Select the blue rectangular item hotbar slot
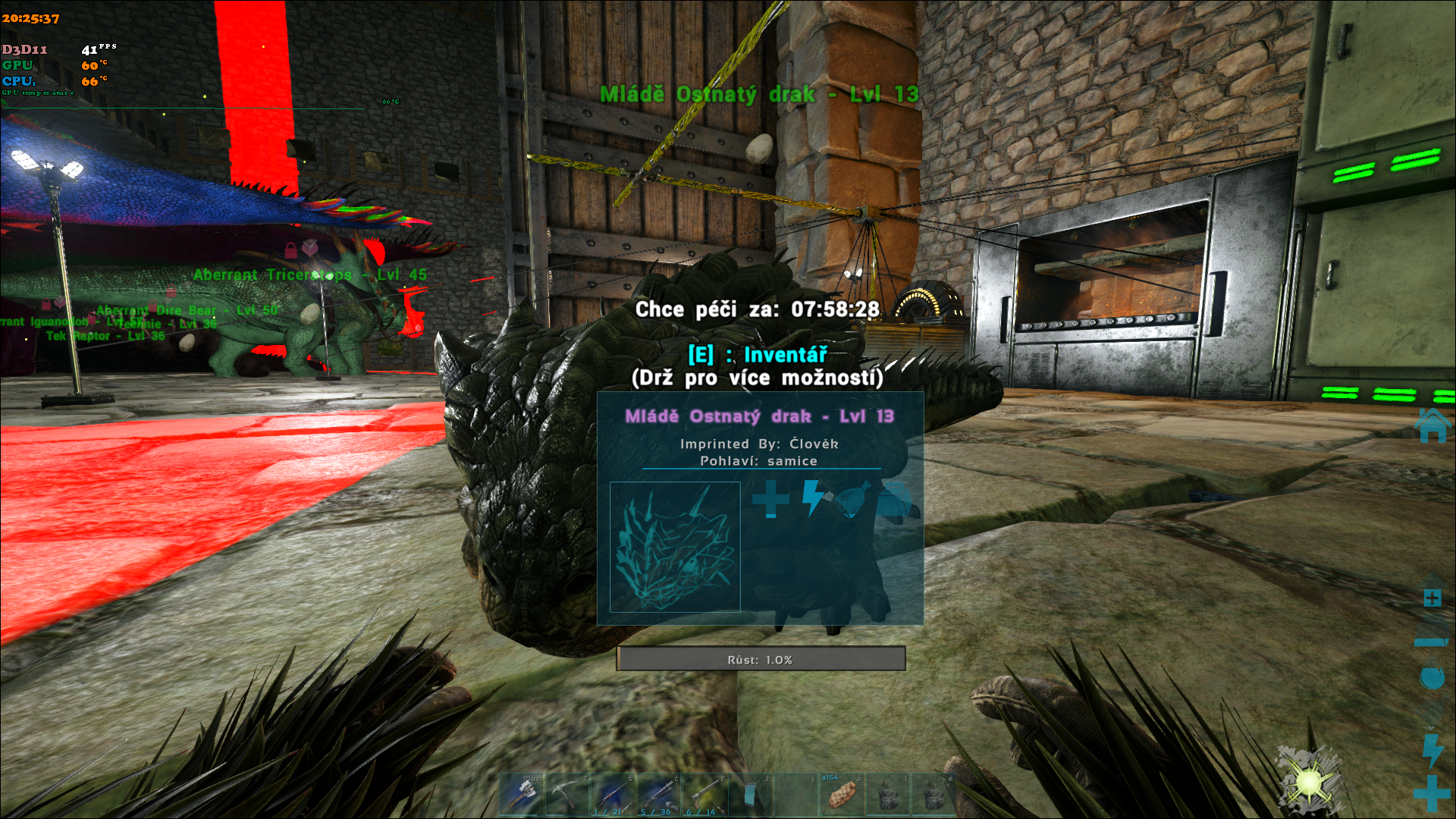The height and width of the screenshot is (819, 1456). [x=750, y=795]
